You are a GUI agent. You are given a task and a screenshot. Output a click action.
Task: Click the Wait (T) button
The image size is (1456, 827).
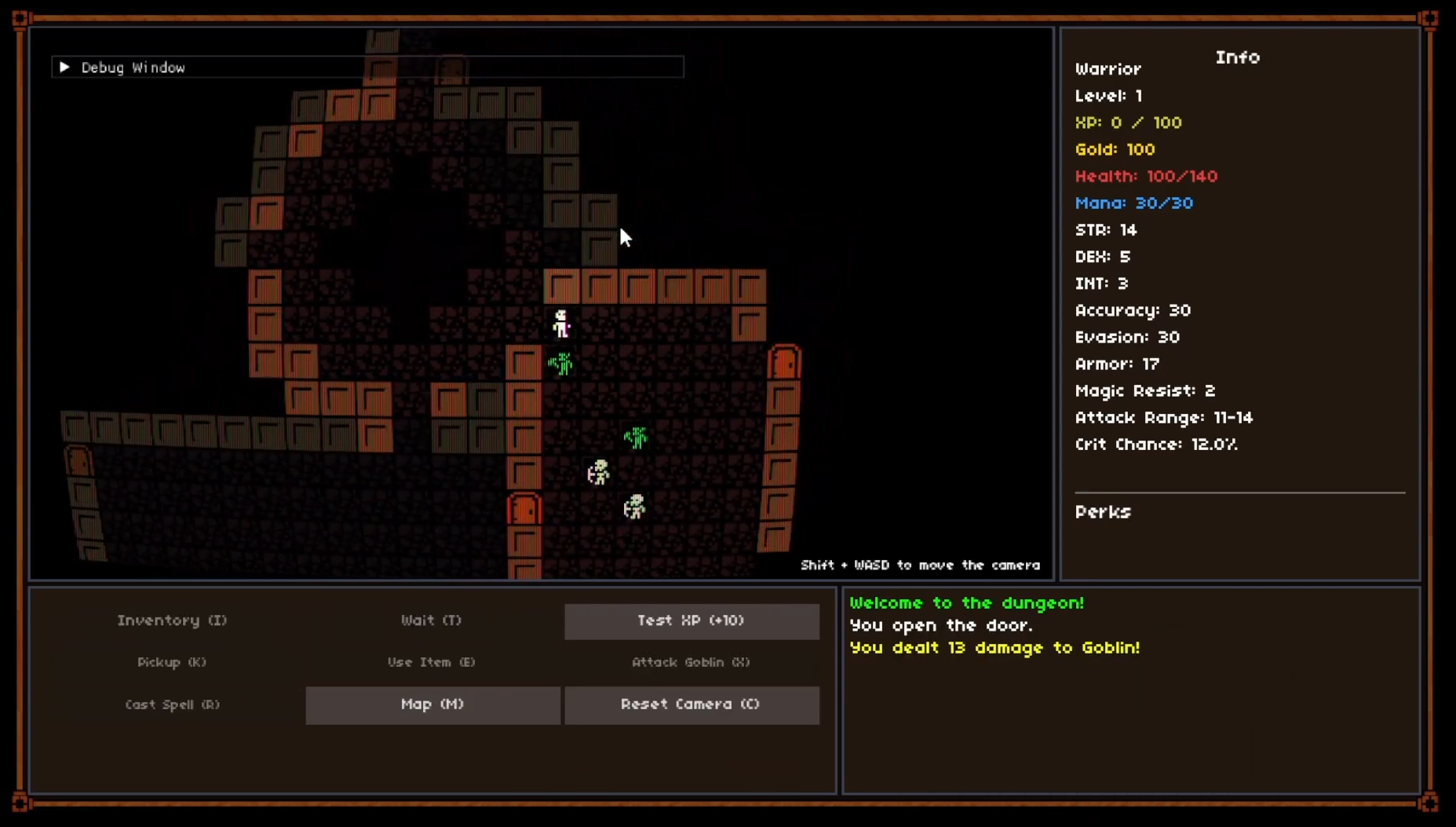432,620
